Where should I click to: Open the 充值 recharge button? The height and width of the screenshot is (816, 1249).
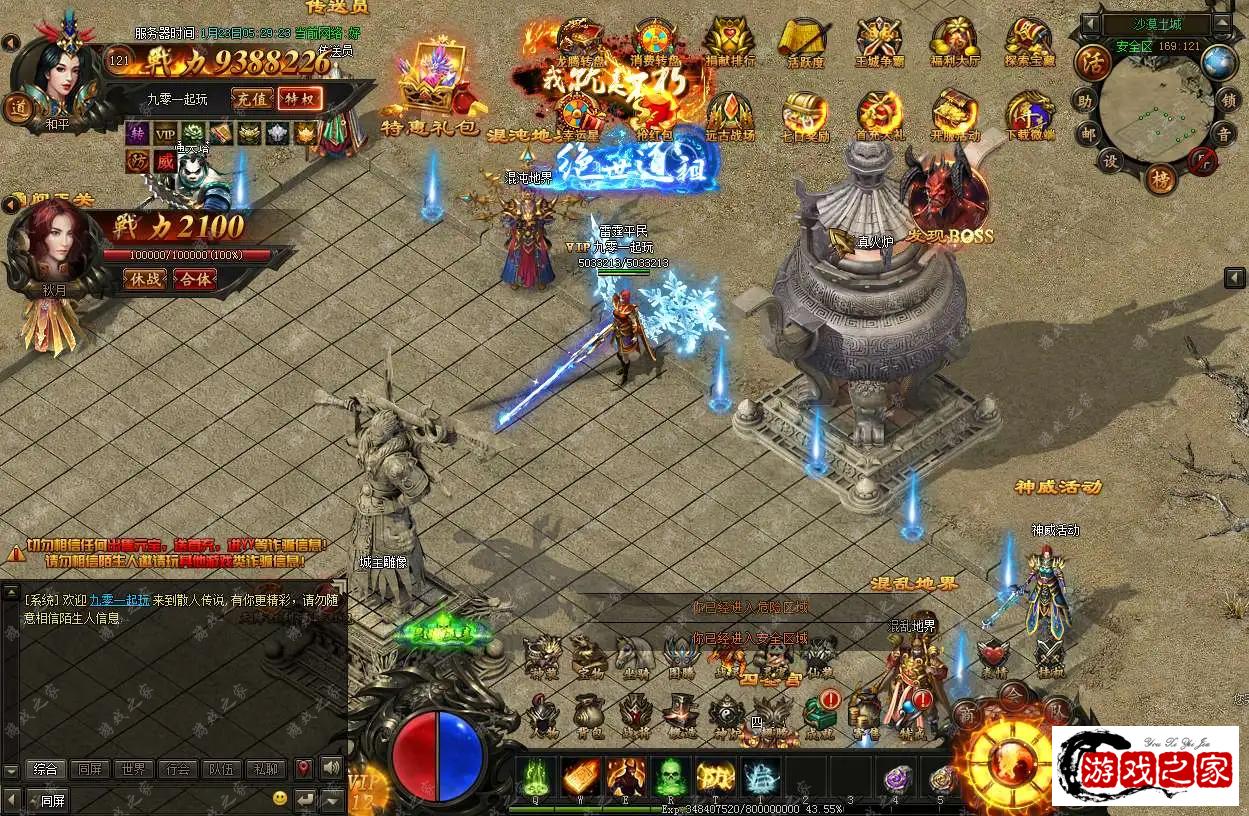coord(252,98)
